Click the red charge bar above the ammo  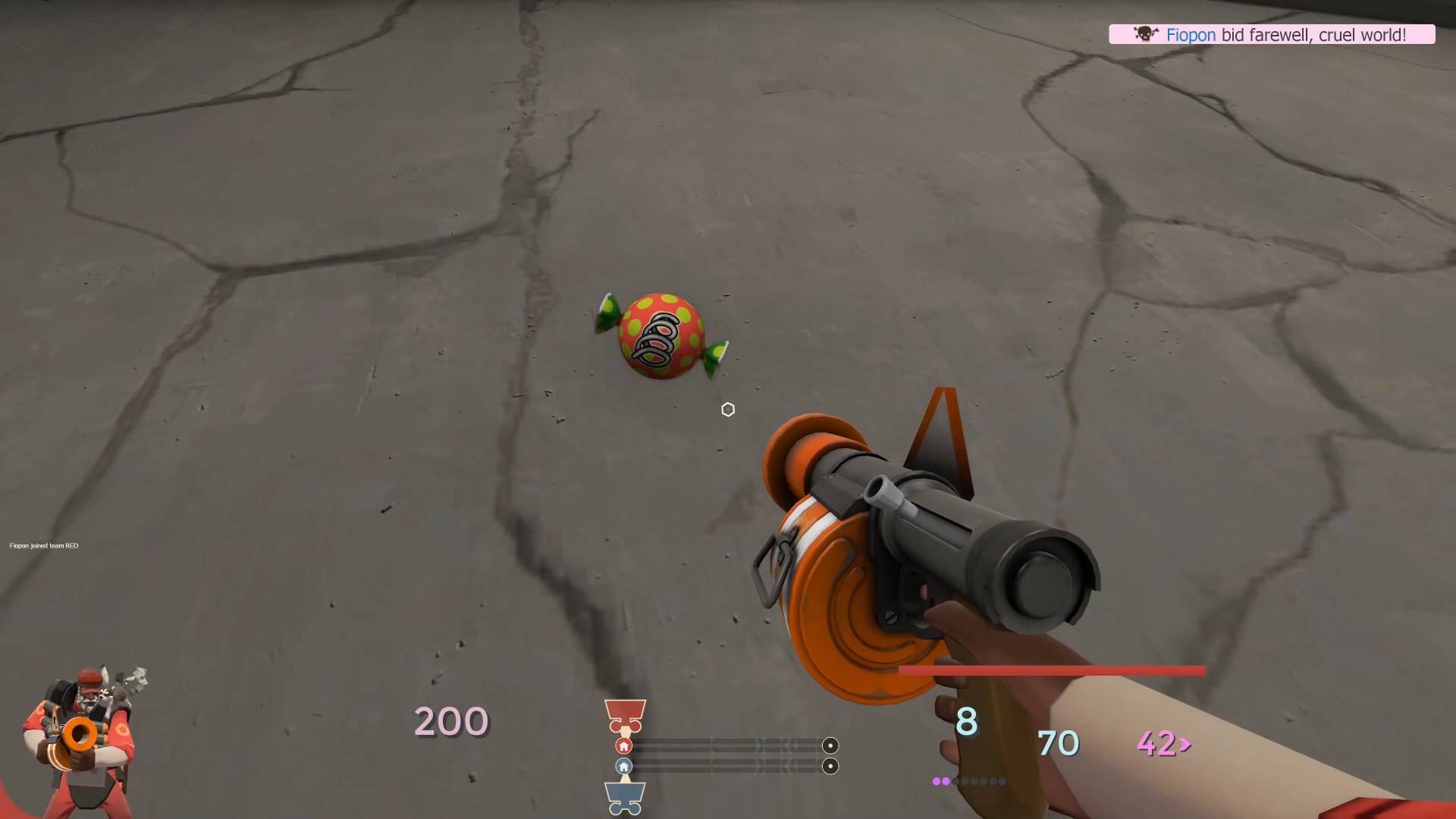(1052, 670)
